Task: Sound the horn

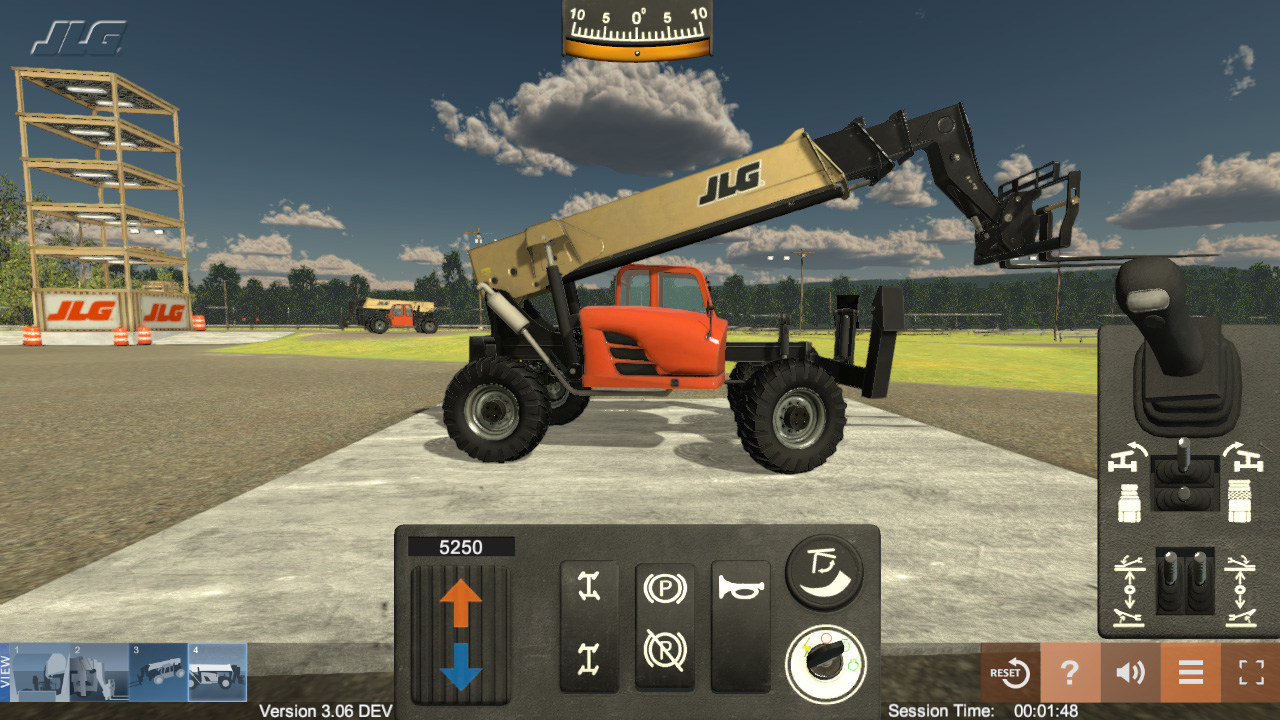Action: tap(742, 600)
